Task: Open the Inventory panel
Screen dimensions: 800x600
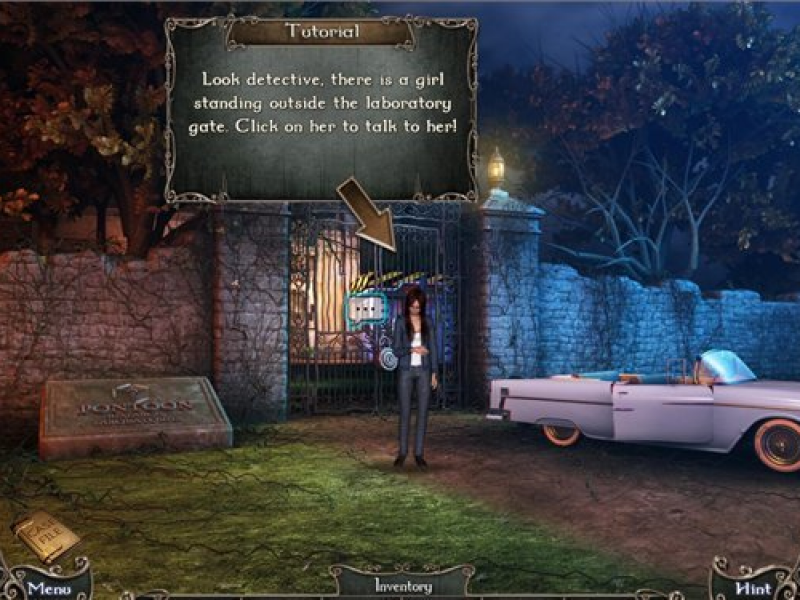Action: (402, 585)
